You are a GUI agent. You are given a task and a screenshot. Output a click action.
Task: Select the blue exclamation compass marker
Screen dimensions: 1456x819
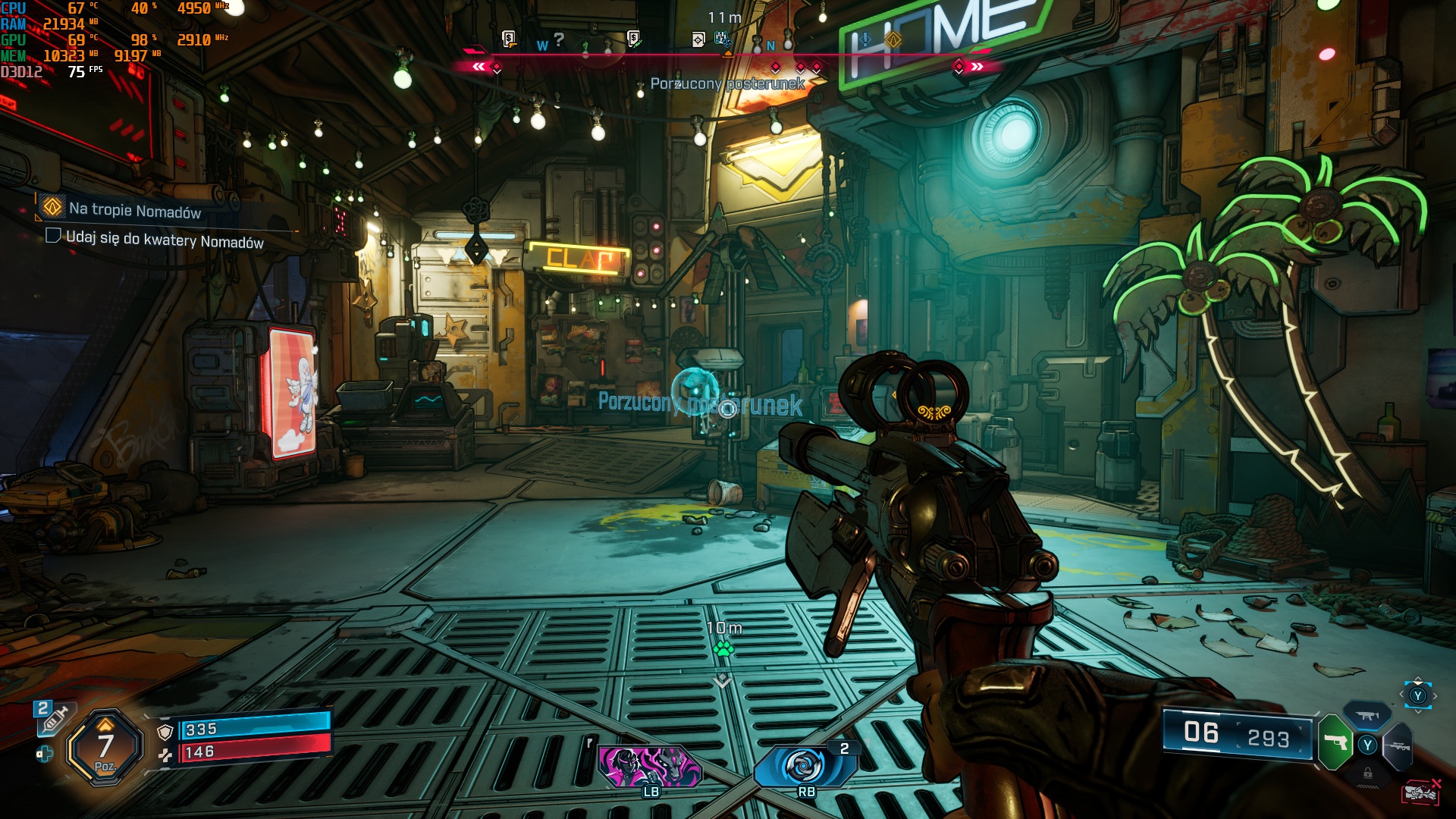(x=865, y=39)
